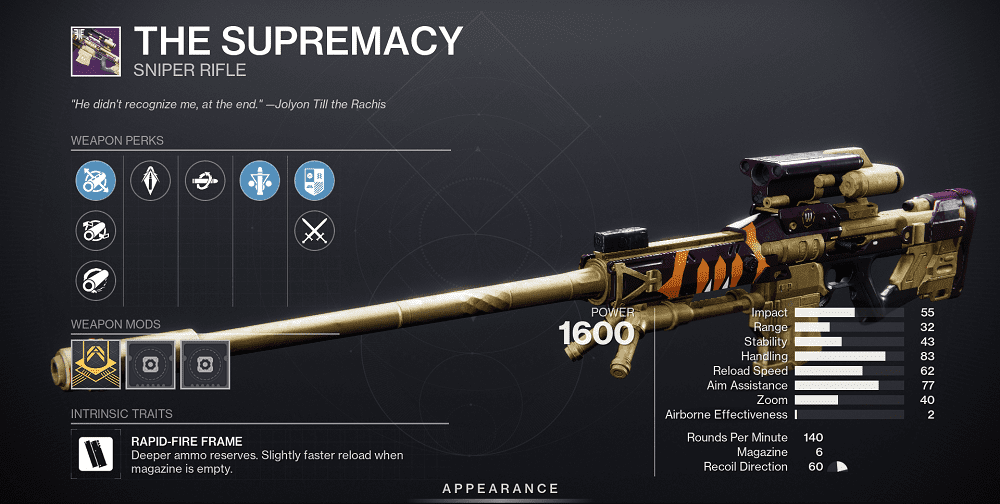Screen dimensions: 1000x504
Task: Select the bottom barrel perk icon
Action: tap(96, 281)
